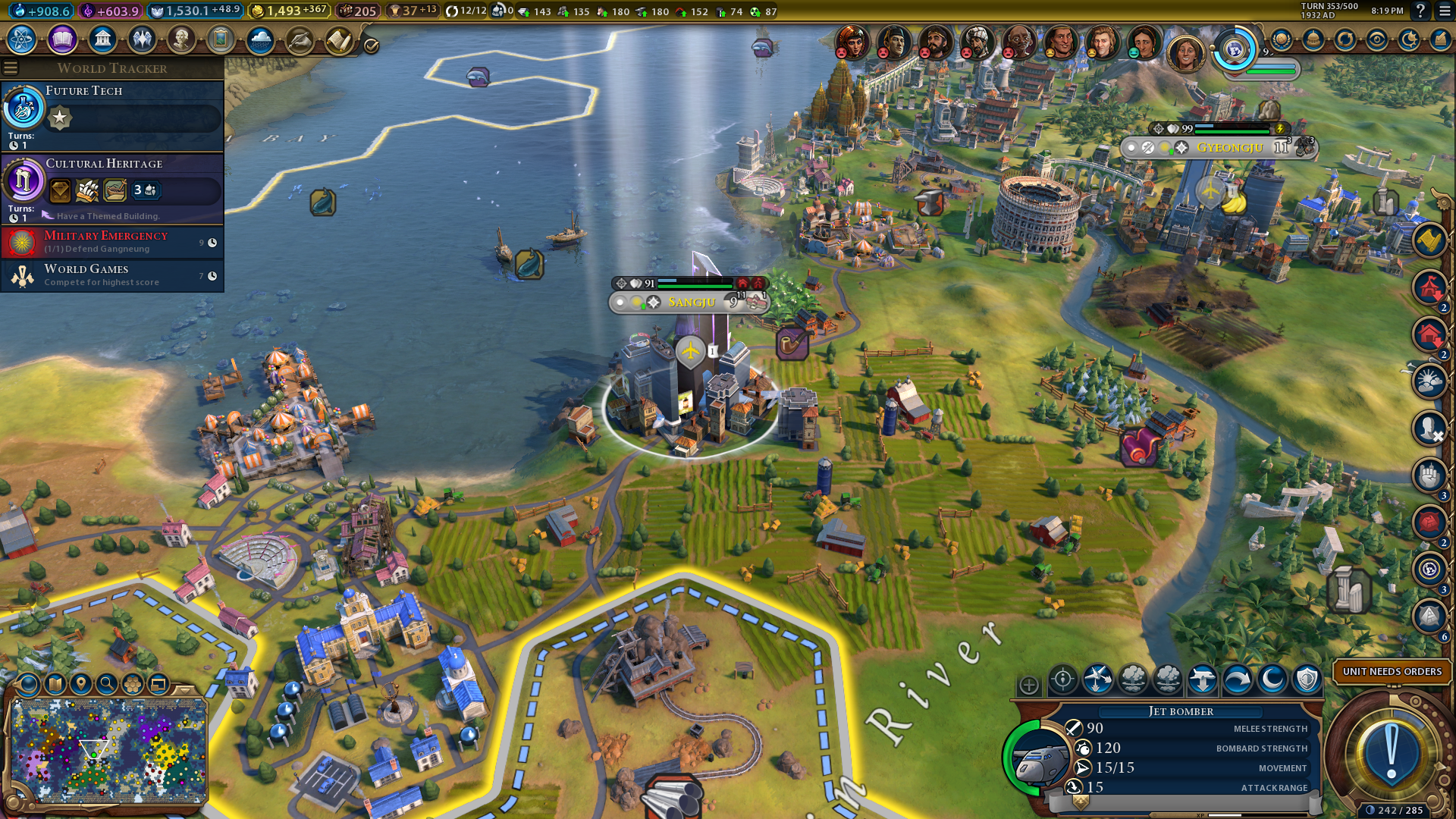Put the Jet Bomber to sleep
This screenshot has width=1456, height=819.
(1272, 680)
